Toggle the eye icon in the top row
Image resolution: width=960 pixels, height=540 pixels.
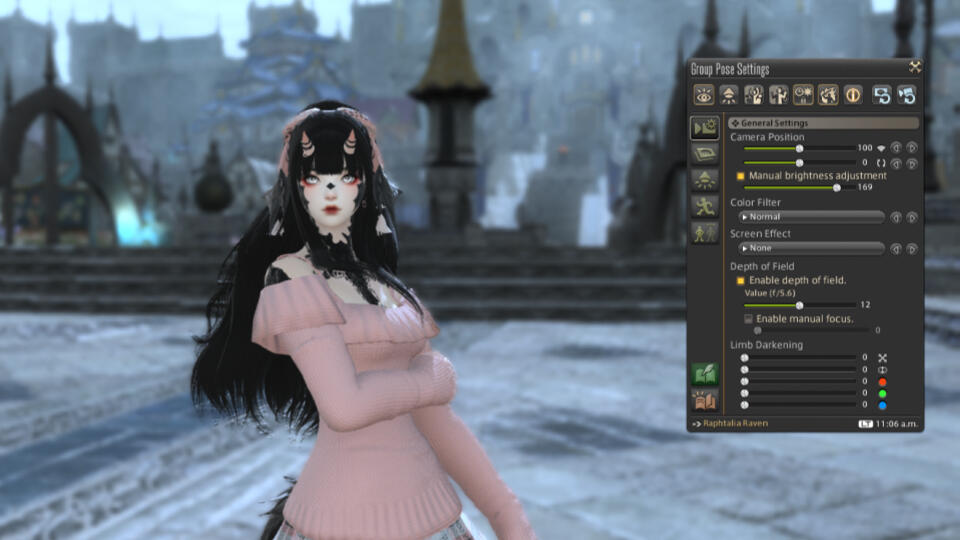coord(704,95)
